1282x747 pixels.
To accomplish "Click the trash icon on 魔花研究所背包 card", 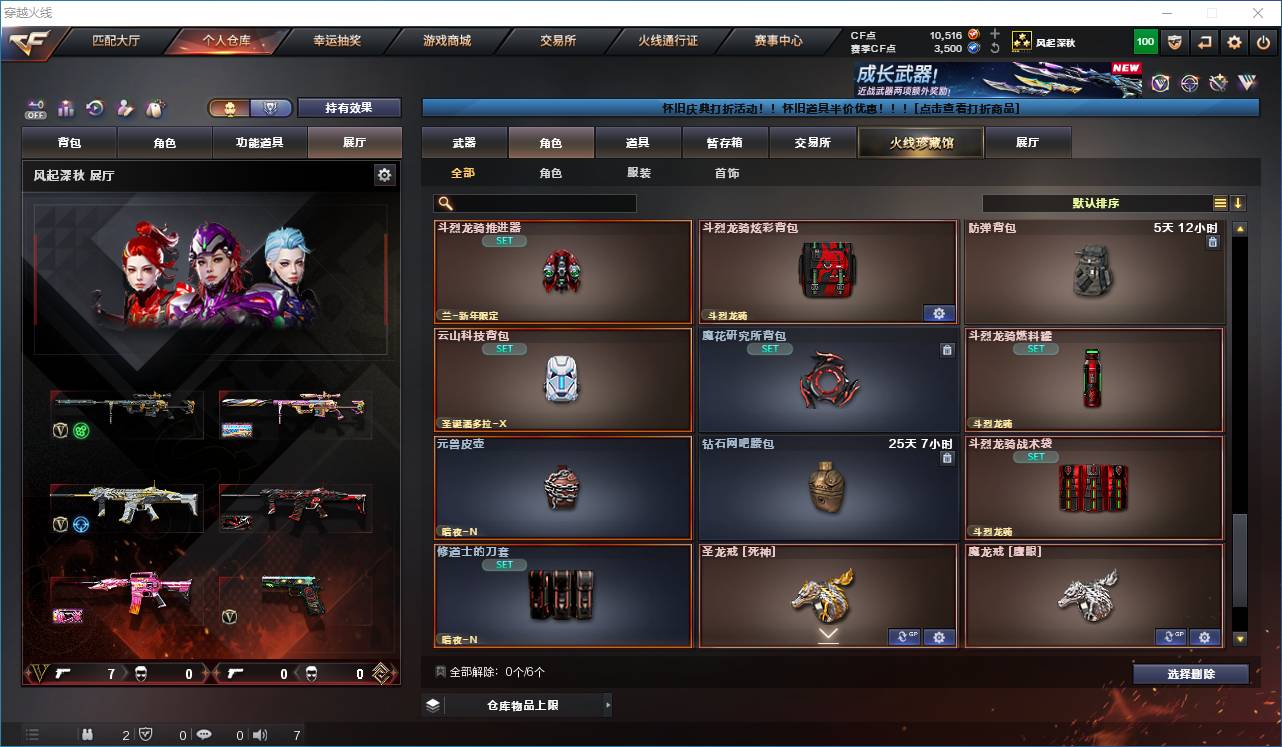I will click(x=947, y=350).
